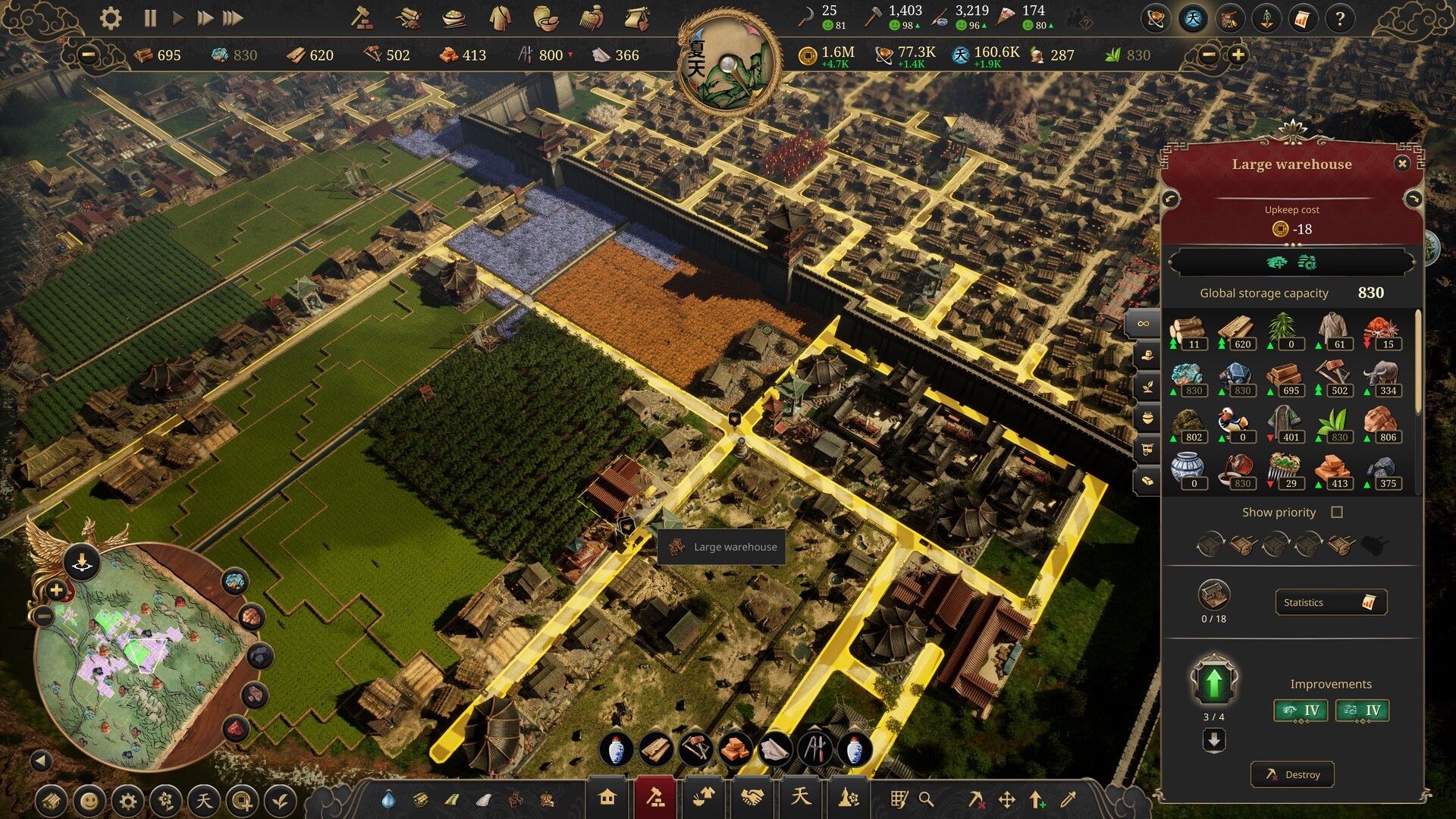The width and height of the screenshot is (1456, 819).
Task: Open the gear settings menu at top
Action: coord(111,18)
